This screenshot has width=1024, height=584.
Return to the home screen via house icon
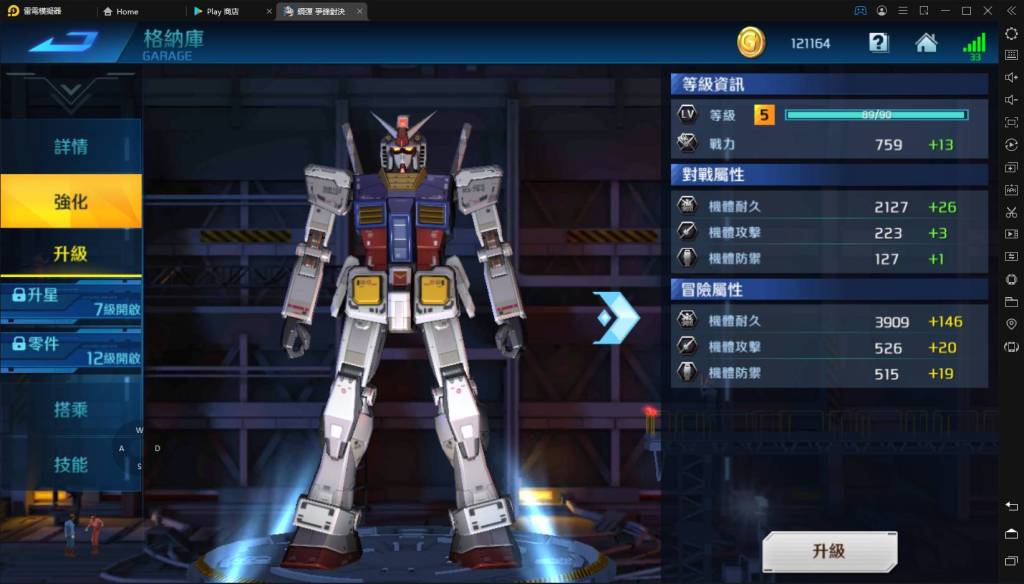(x=926, y=43)
